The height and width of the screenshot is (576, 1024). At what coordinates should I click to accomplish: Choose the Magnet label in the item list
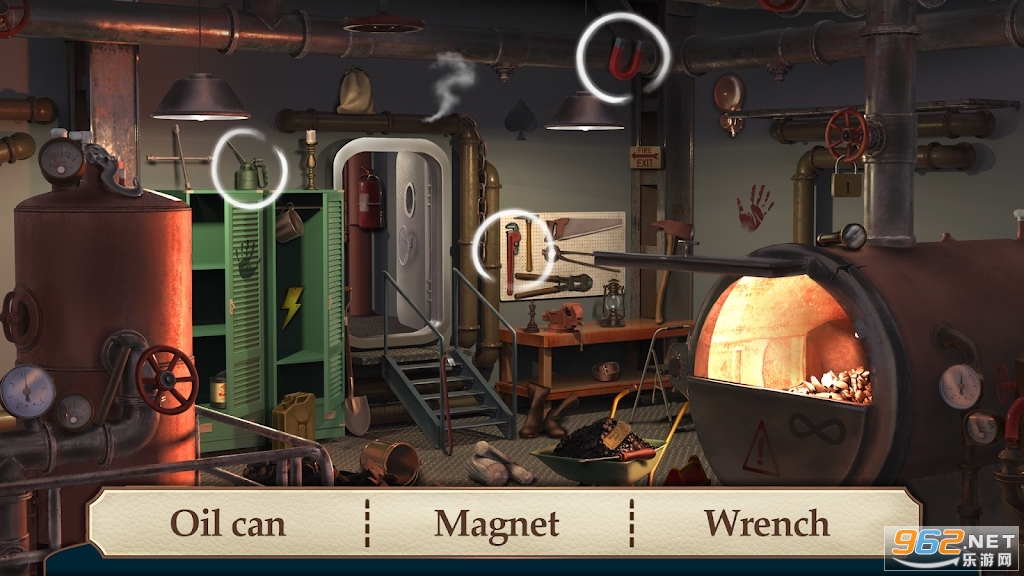point(498,523)
